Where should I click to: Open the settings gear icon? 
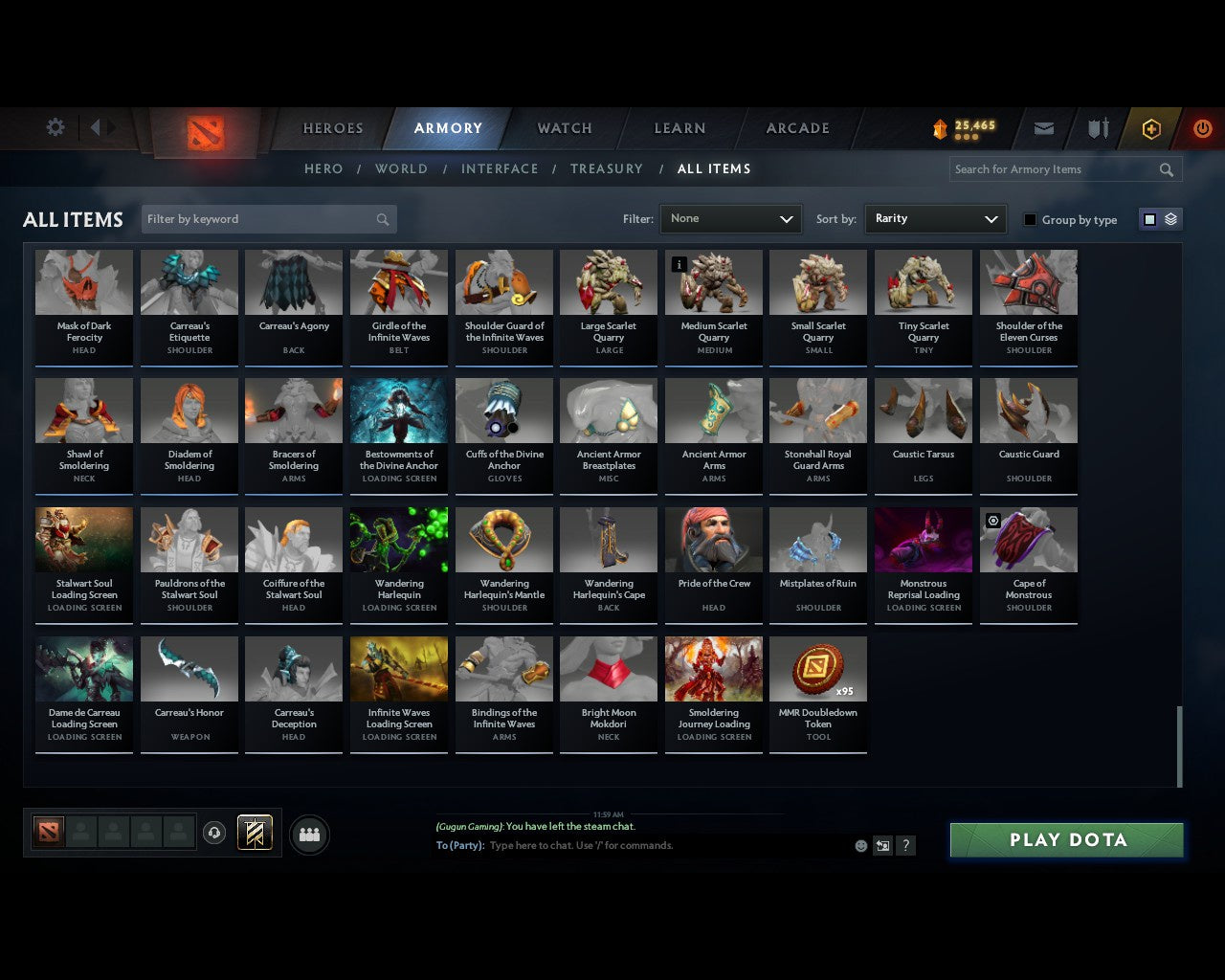[x=55, y=126]
